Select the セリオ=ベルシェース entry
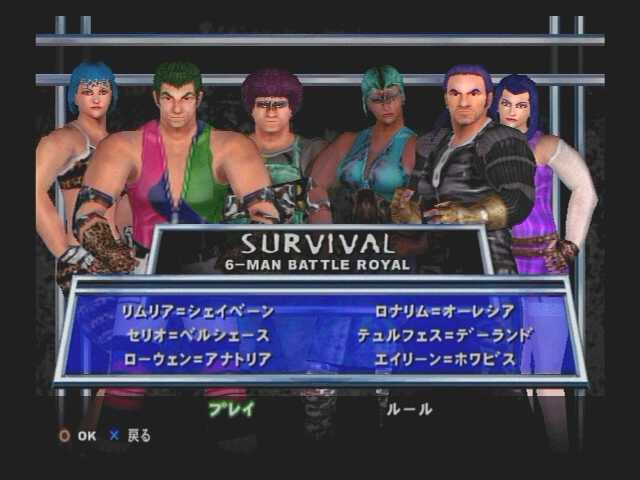640x480 pixels. pos(197,335)
